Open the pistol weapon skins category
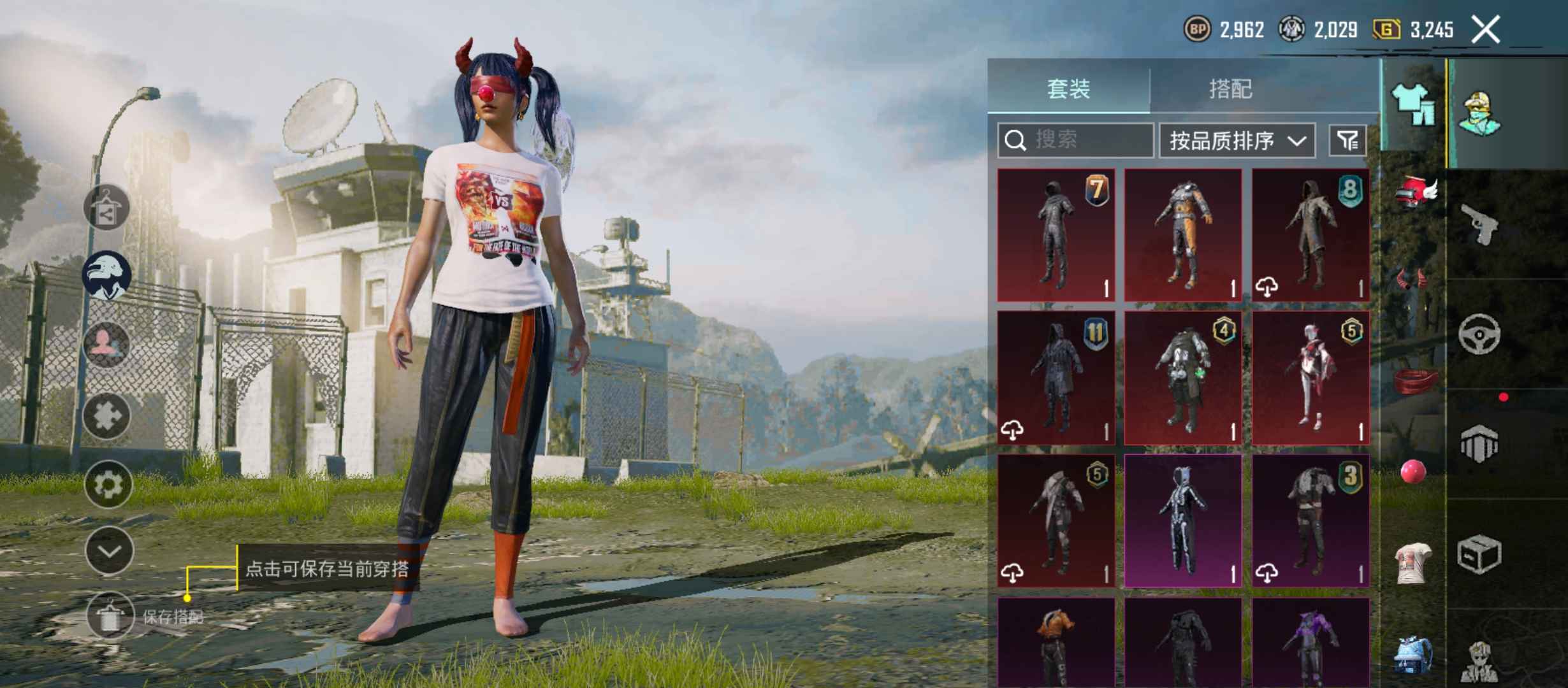Viewport: 1568px width, 688px height. (1479, 224)
